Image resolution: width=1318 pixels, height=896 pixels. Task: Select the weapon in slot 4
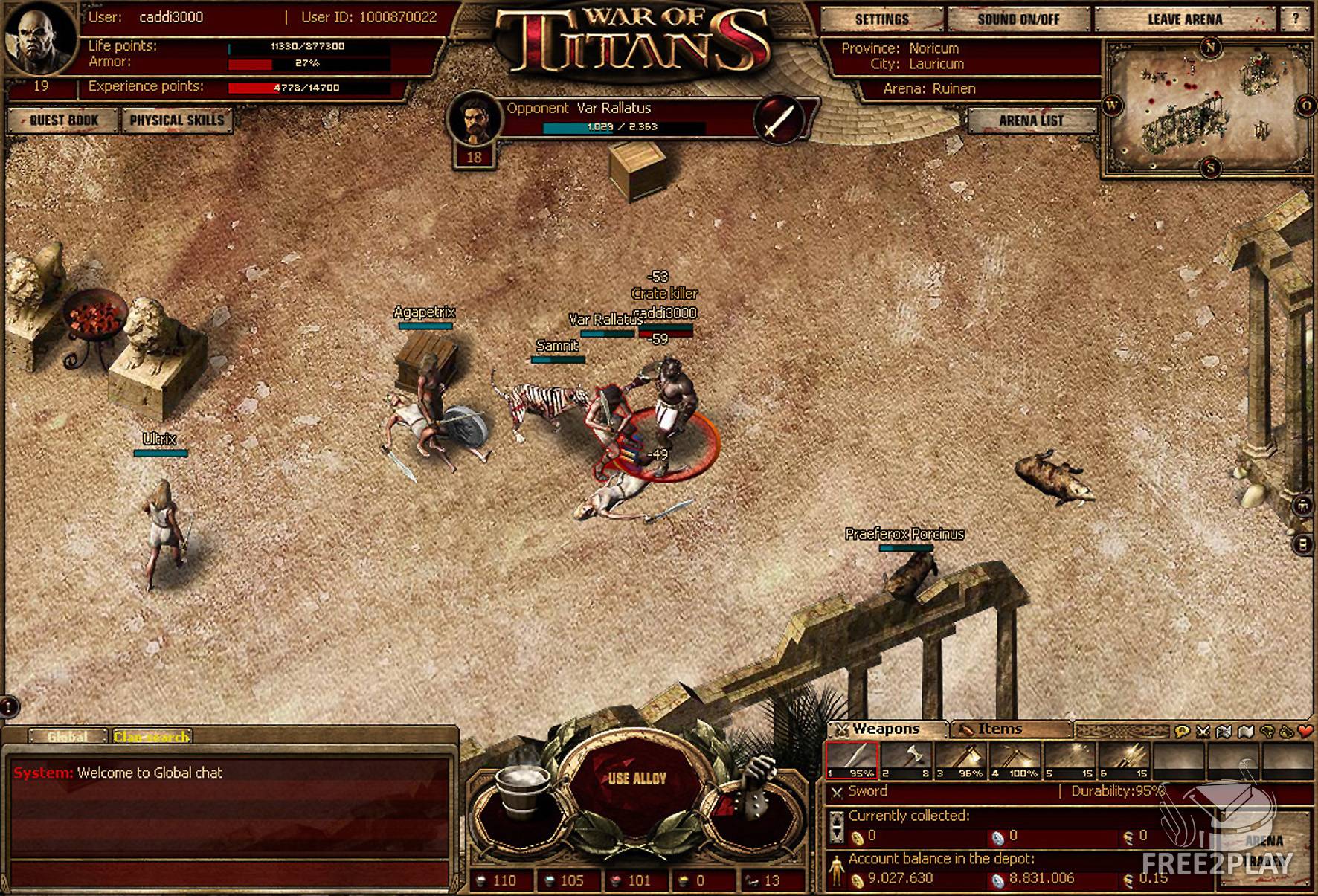coord(1015,760)
